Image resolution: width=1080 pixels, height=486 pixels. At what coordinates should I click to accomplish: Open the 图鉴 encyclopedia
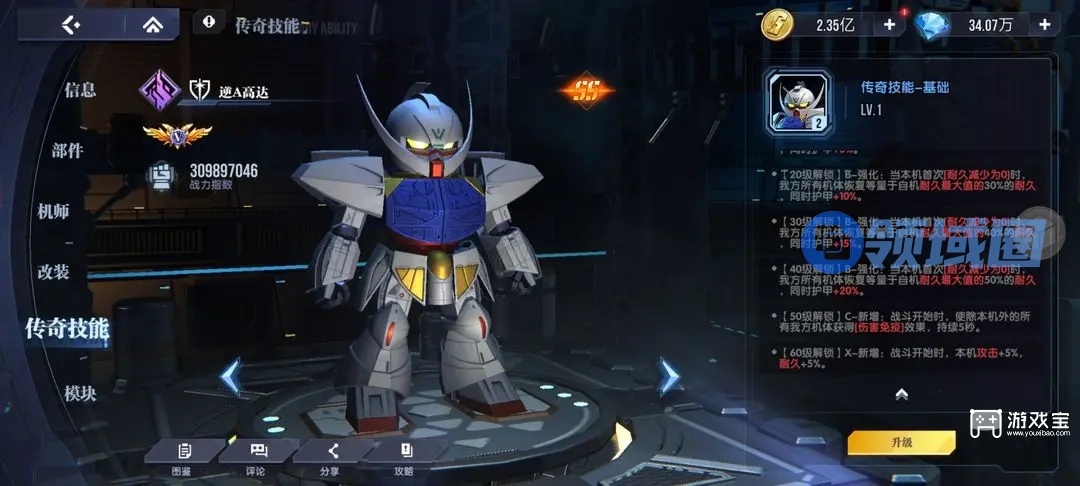coord(183,456)
